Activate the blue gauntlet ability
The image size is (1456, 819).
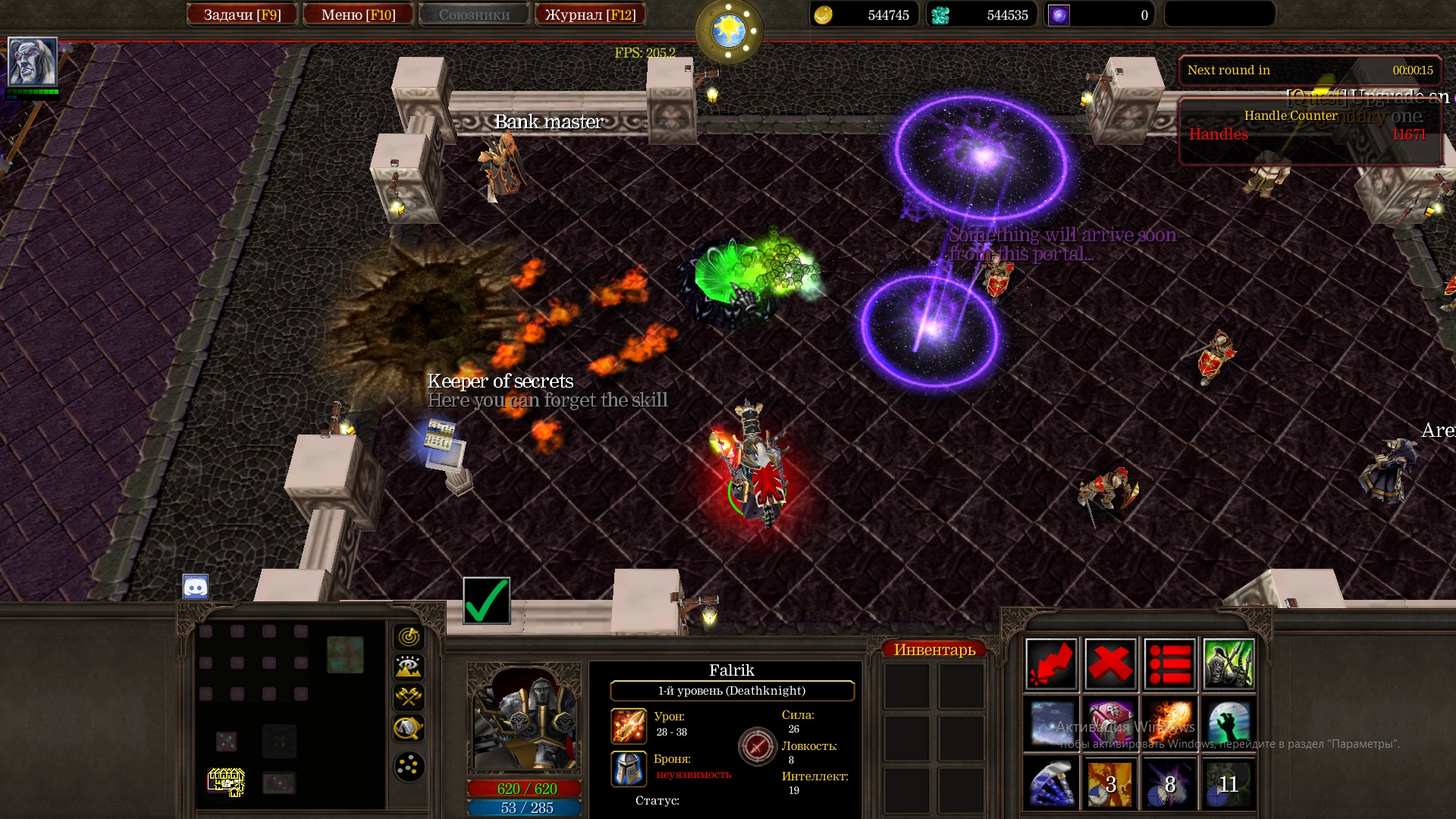click(x=1051, y=783)
